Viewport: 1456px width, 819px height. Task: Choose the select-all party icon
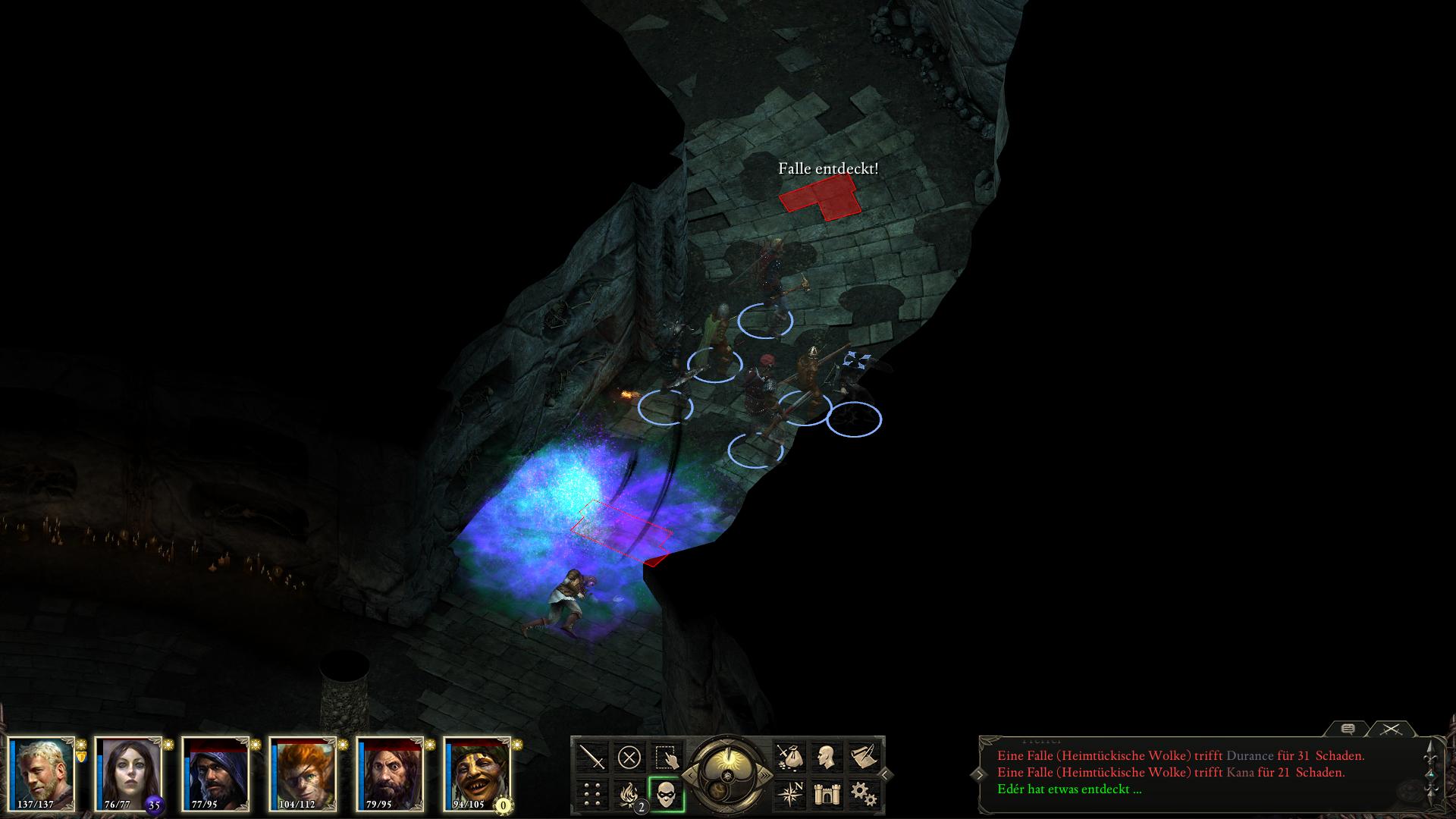pyautogui.click(x=667, y=757)
